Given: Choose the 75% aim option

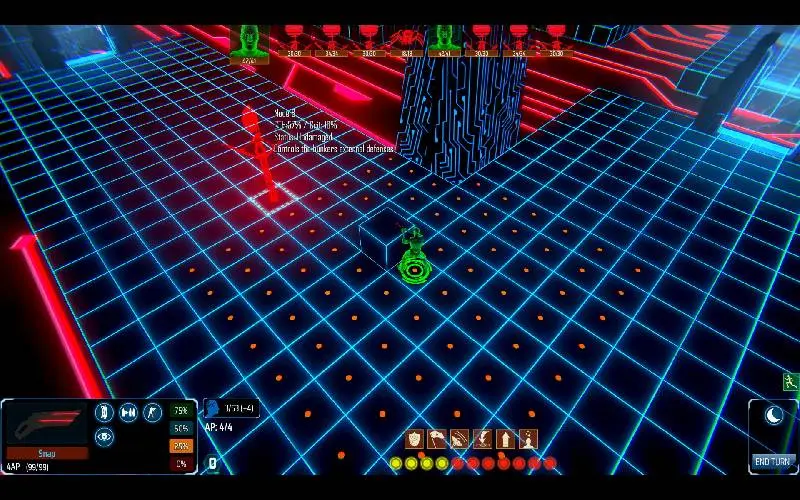Looking at the screenshot, I should 180,411.
